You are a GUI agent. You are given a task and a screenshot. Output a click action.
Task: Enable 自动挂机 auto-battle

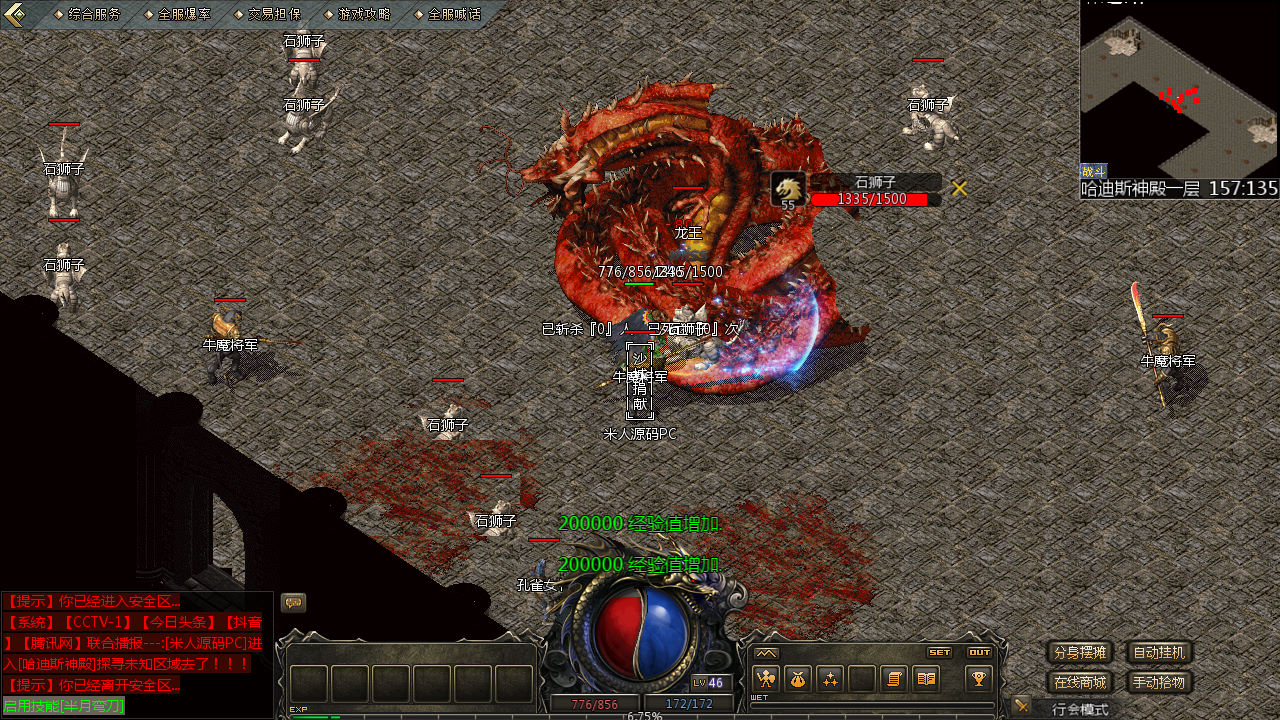1160,653
